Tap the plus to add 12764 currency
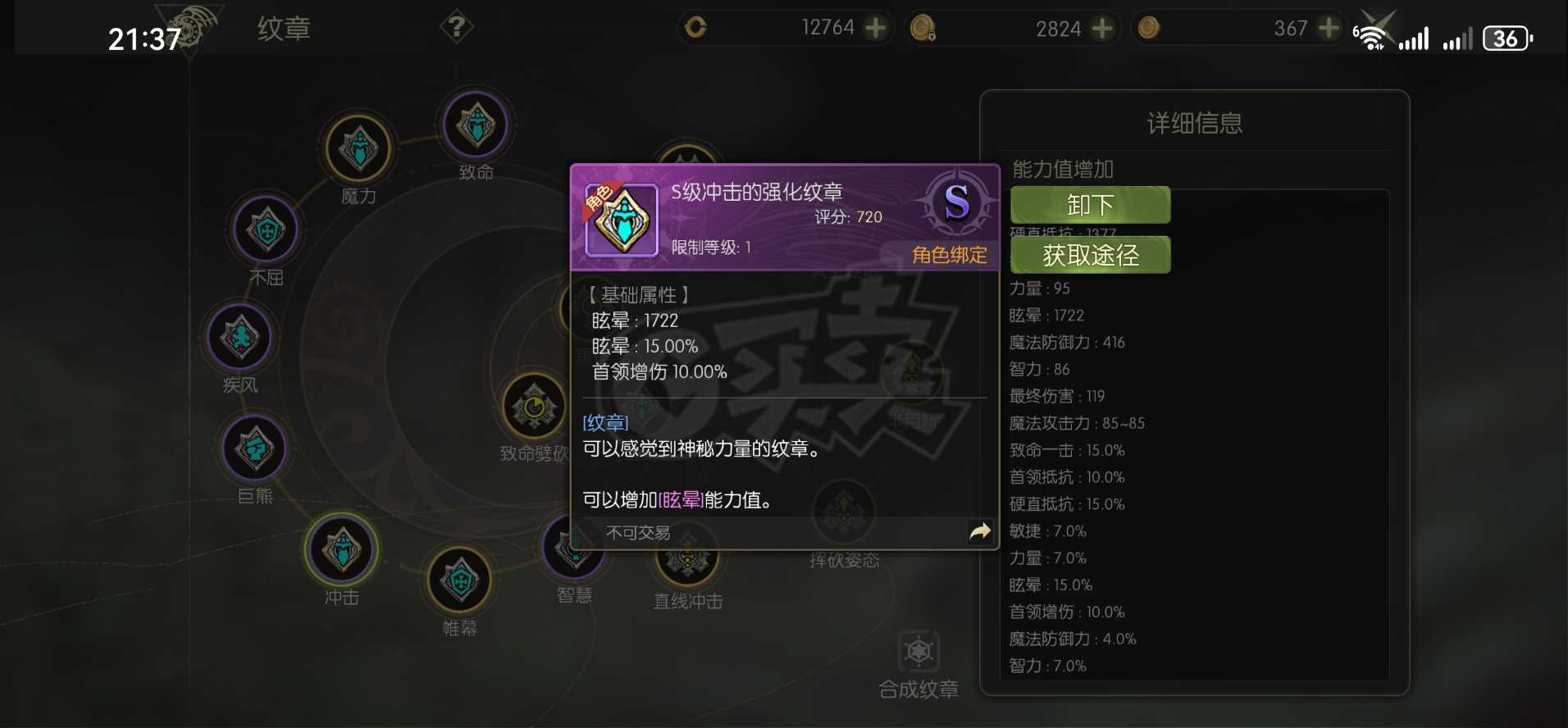The width and height of the screenshot is (1568, 728). pyautogui.click(x=877, y=27)
